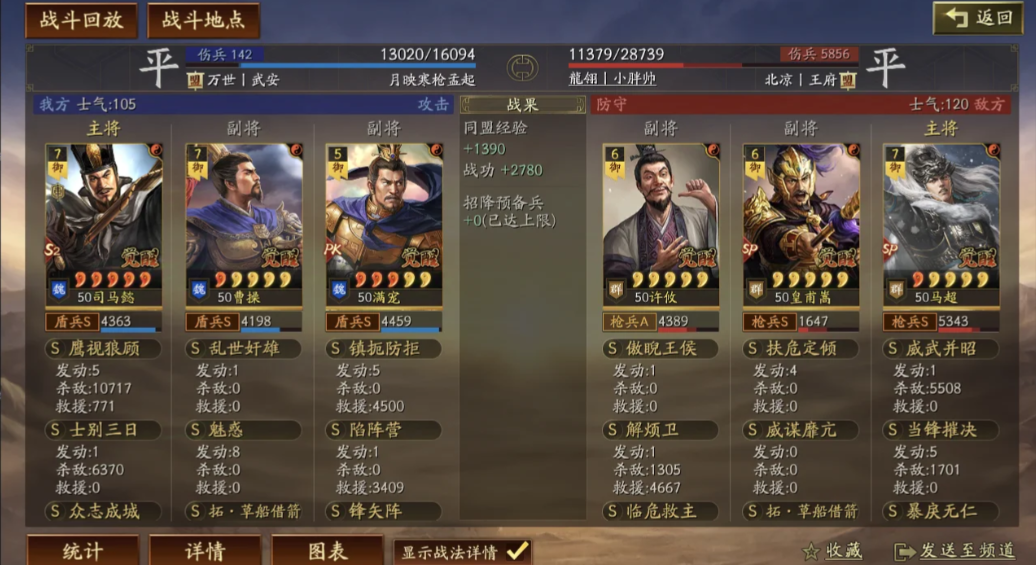Select the 曹操 general card
Viewport: 1036px width, 565px height.
click(244, 222)
